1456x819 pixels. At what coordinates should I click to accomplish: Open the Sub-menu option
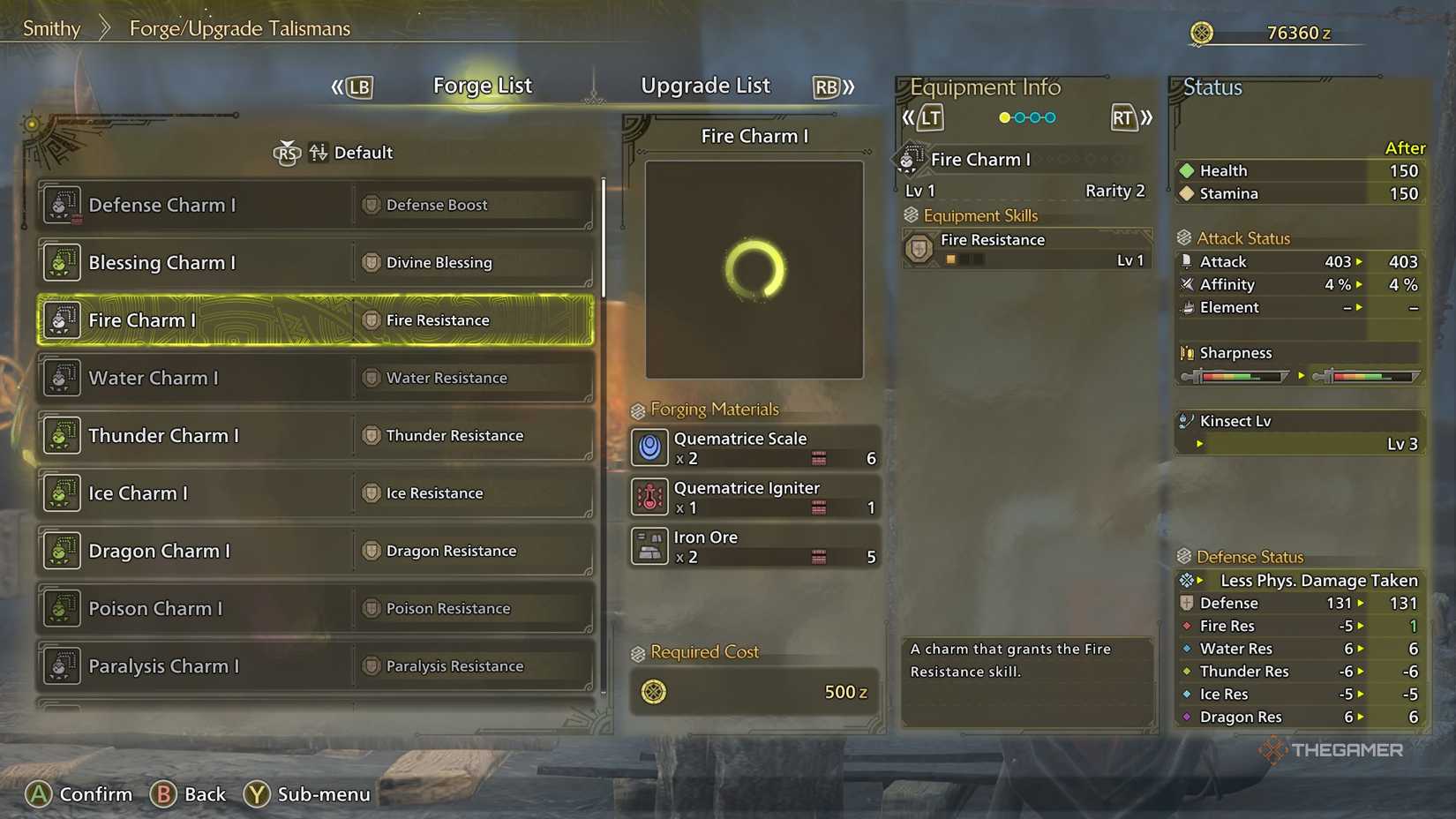click(306, 793)
